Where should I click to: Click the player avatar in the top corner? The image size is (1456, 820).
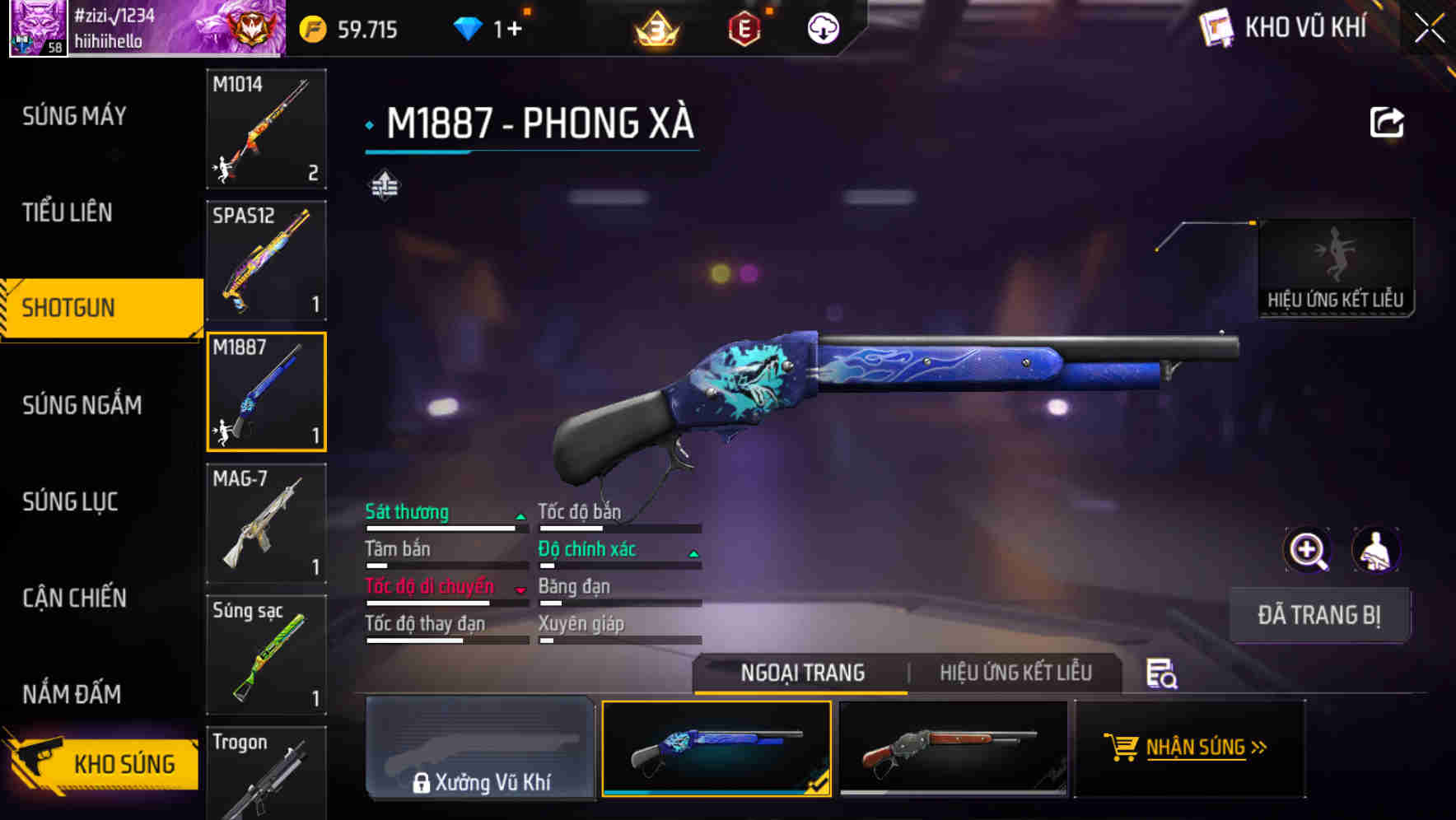[x=36, y=28]
